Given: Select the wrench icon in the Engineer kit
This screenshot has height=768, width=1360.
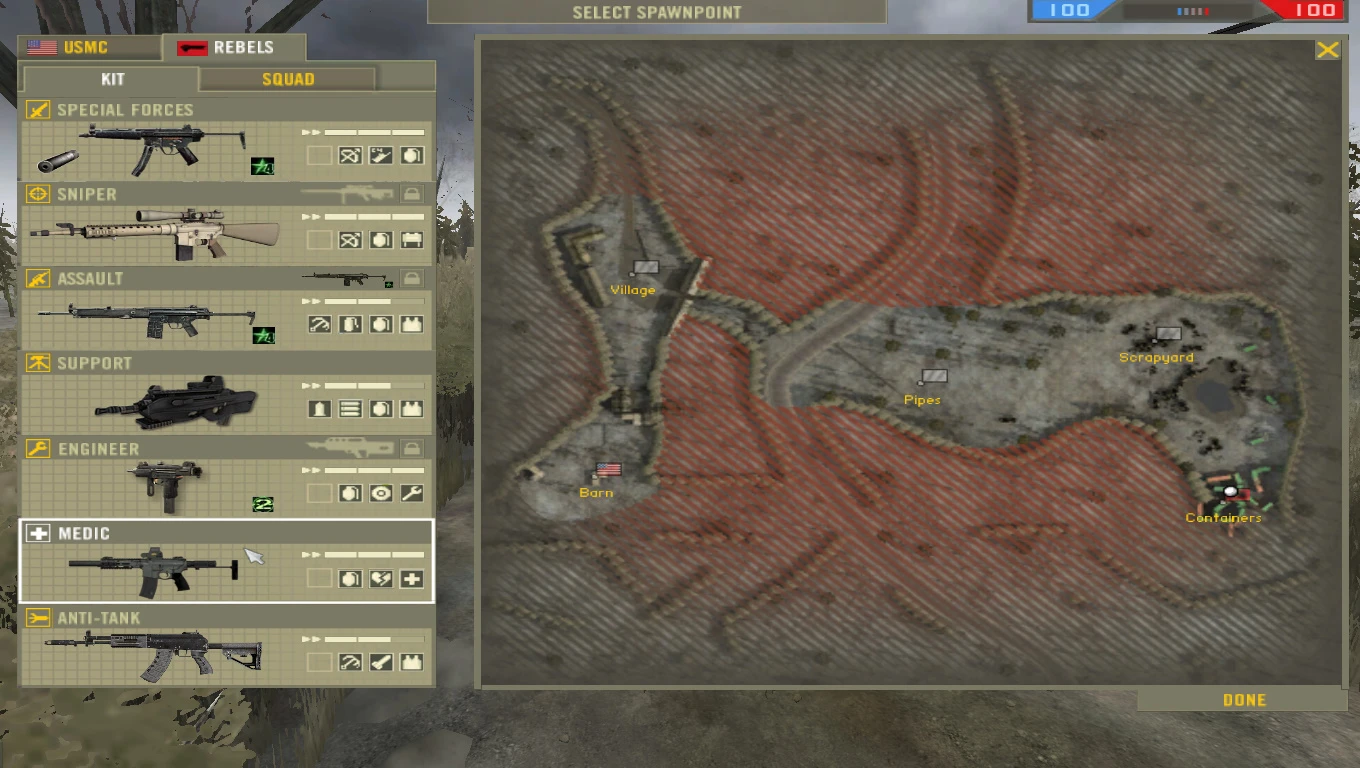Looking at the screenshot, I should click(x=411, y=492).
